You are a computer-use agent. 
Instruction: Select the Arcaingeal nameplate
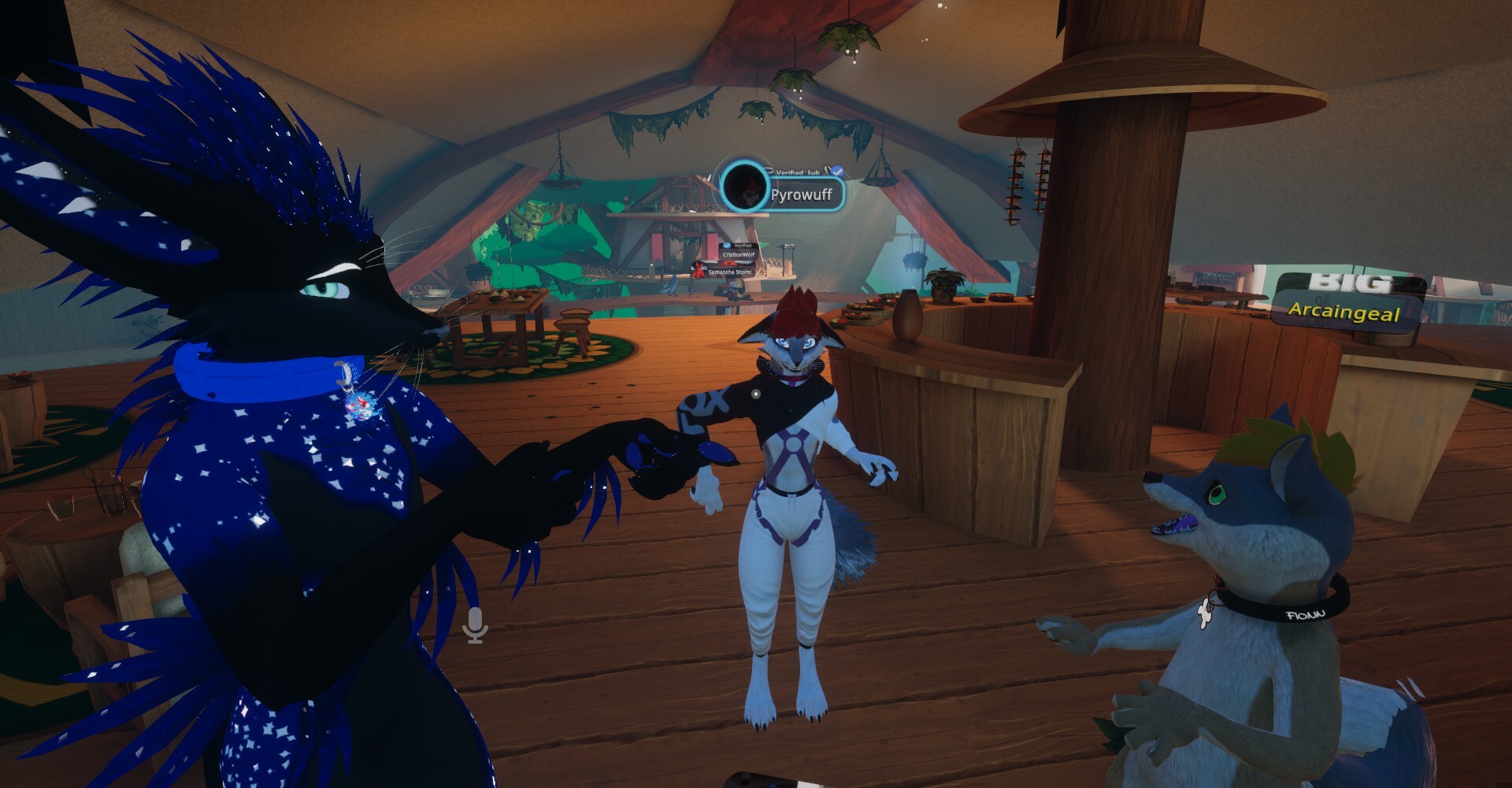point(1343,312)
